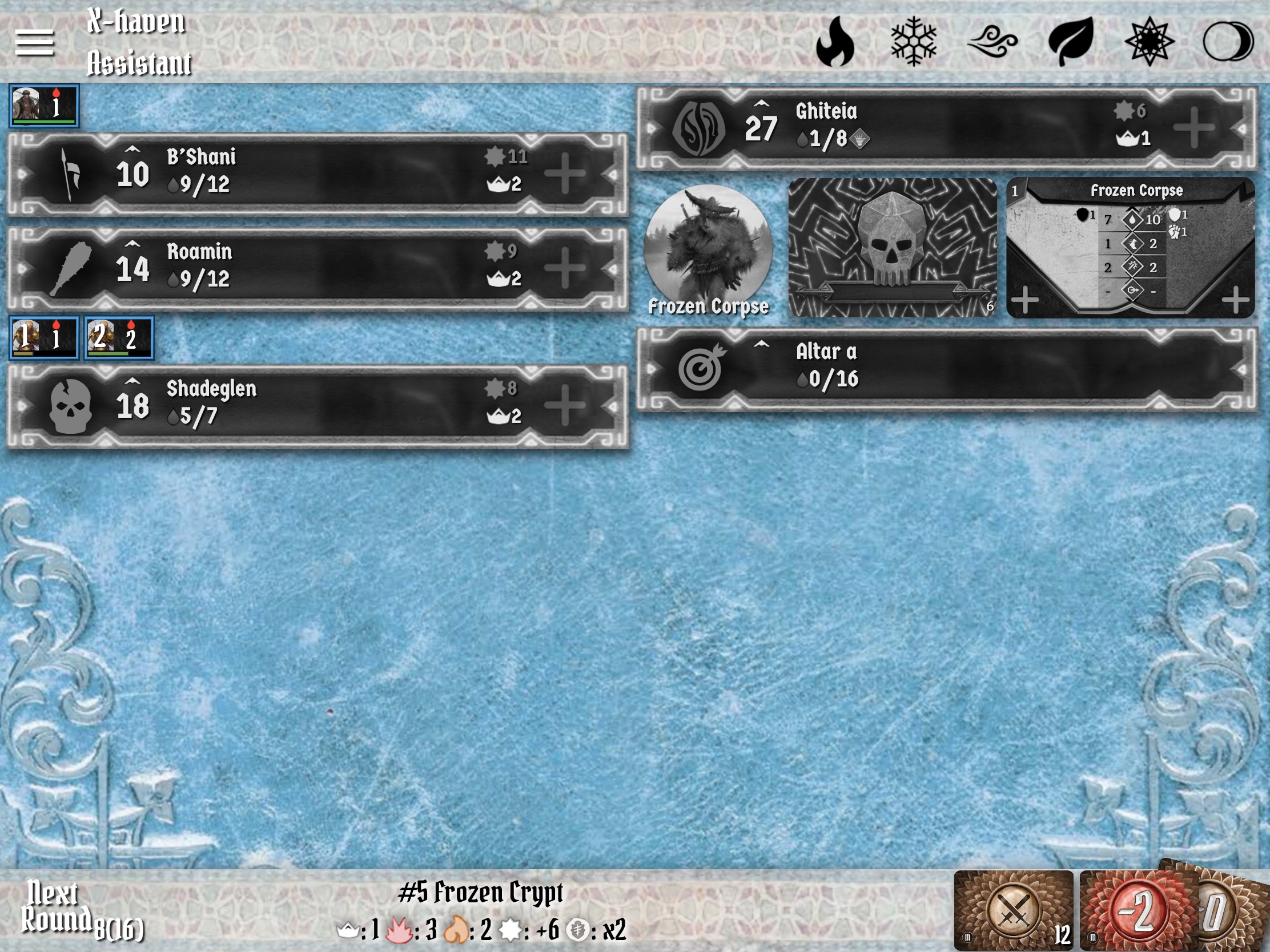View the drawn -2 modifier card
1270x952 pixels.
coord(1138,910)
